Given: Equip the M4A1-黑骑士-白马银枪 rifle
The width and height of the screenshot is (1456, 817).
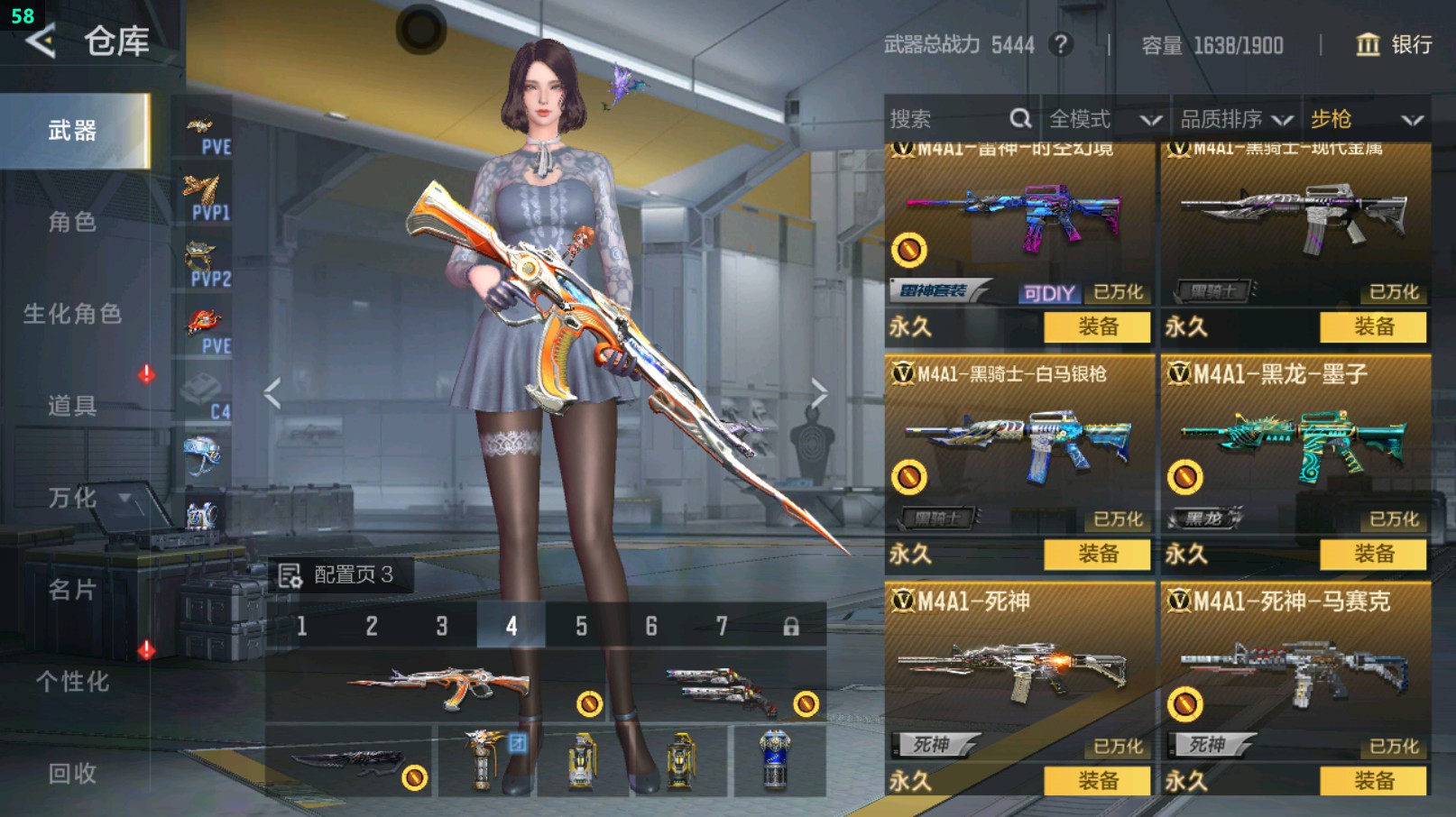Looking at the screenshot, I should point(1097,554).
